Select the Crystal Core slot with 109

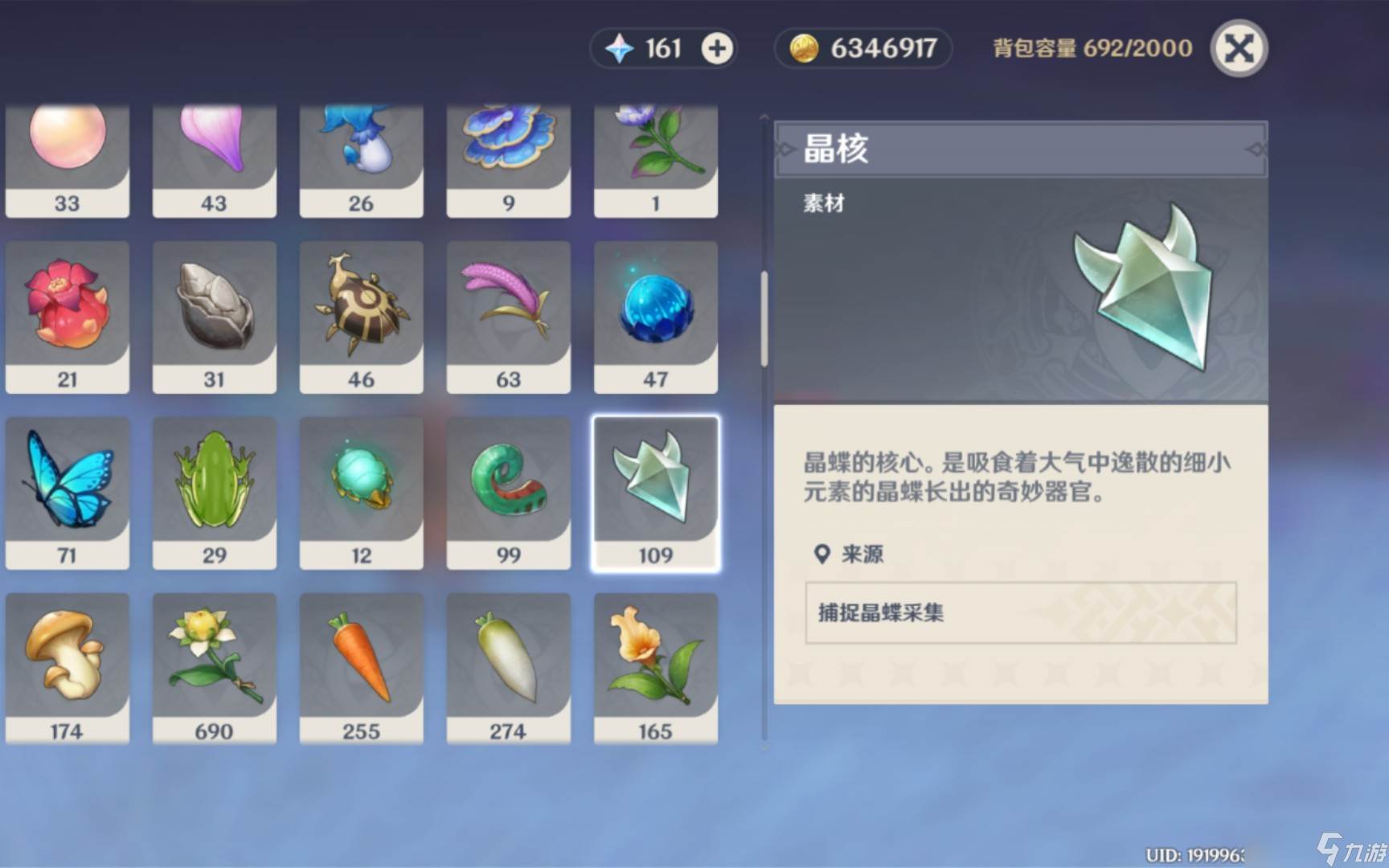pyautogui.click(x=655, y=492)
